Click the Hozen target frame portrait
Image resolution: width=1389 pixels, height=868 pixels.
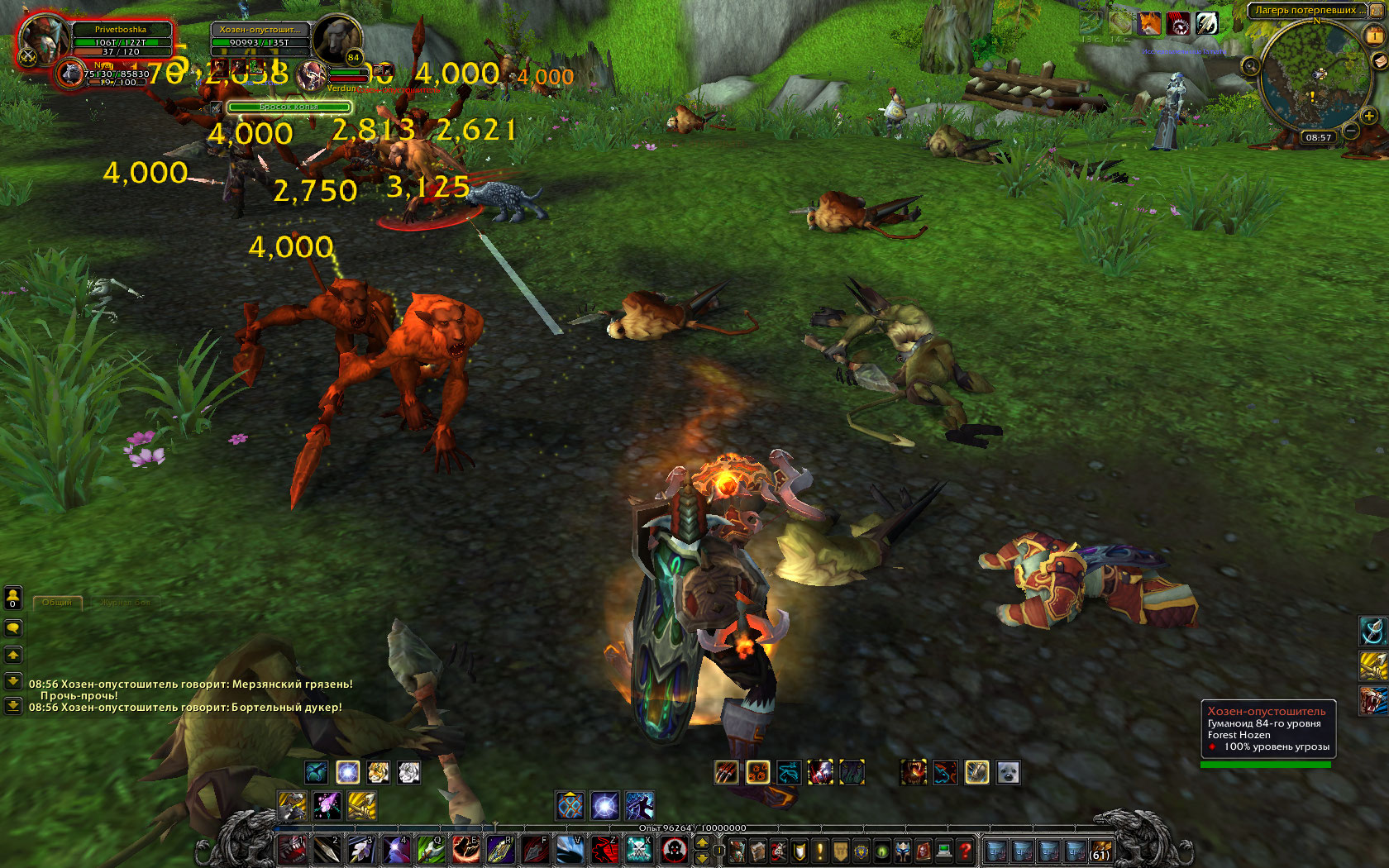tap(337, 38)
